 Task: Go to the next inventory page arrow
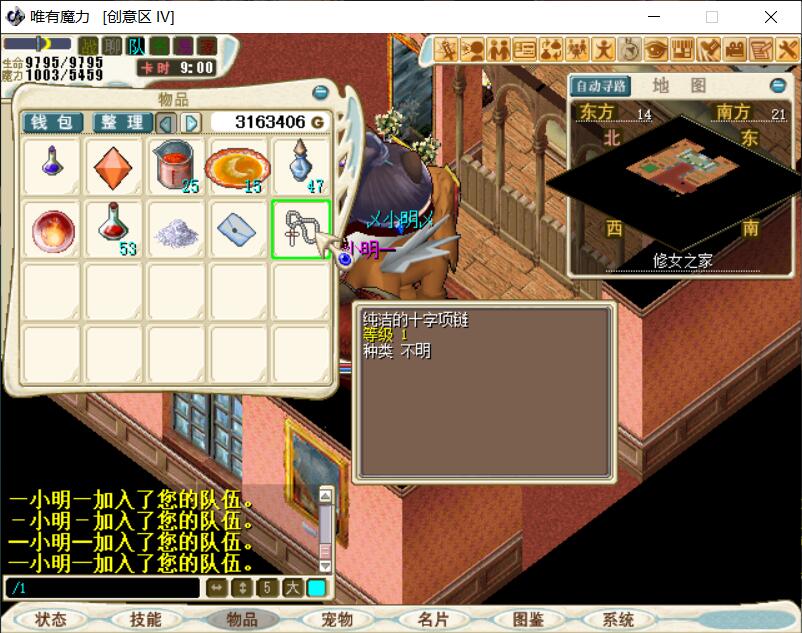191,122
